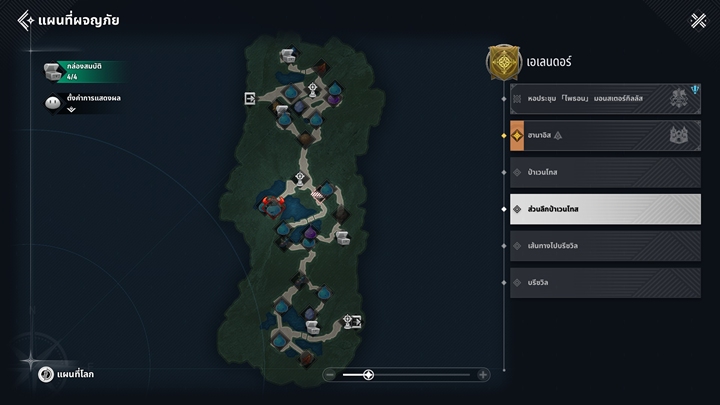
Task: Zoom in with the plus button
Action: coord(484,375)
